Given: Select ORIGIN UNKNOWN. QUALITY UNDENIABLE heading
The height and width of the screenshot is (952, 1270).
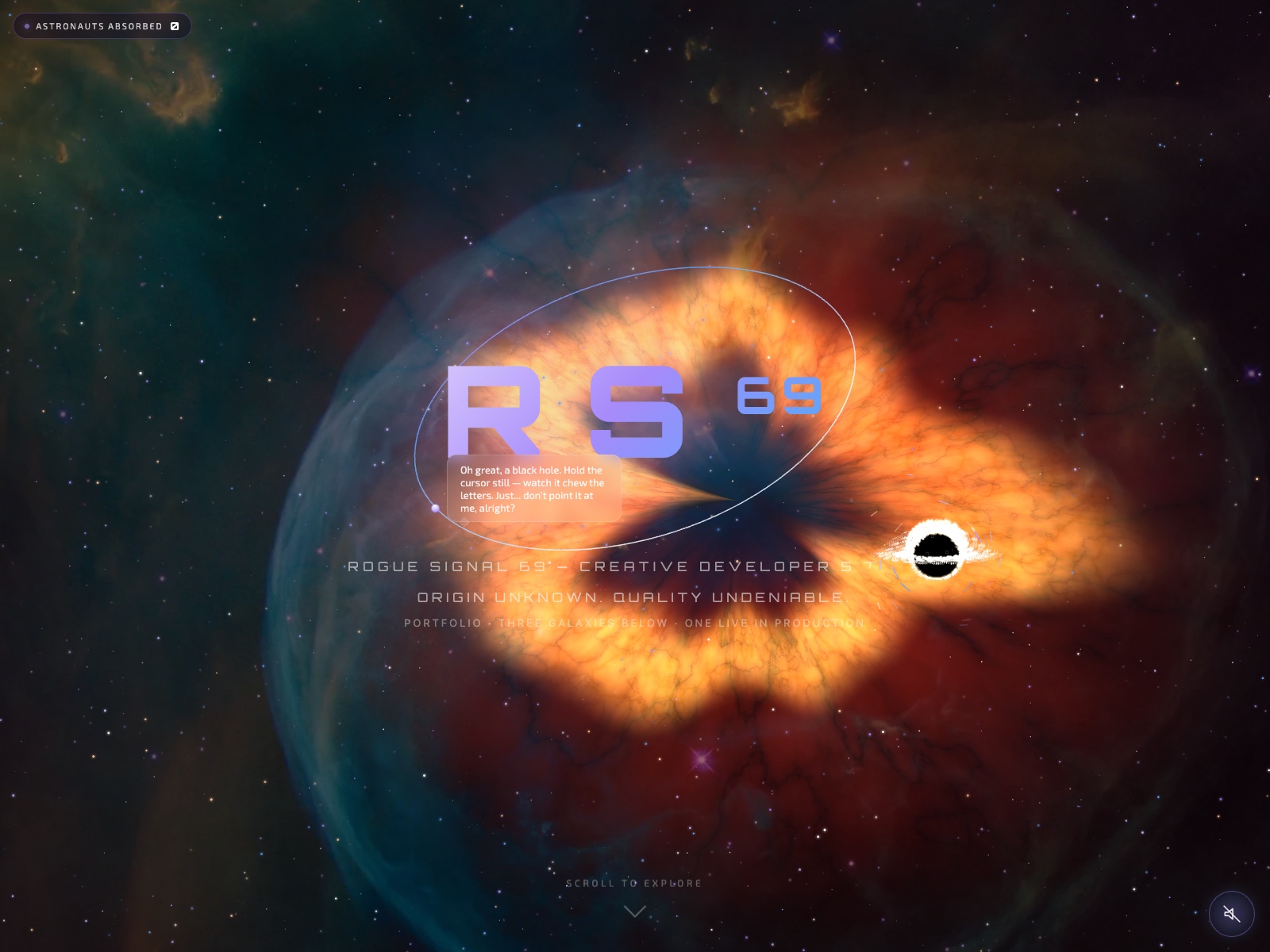Looking at the screenshot, I should pos(631,598).
